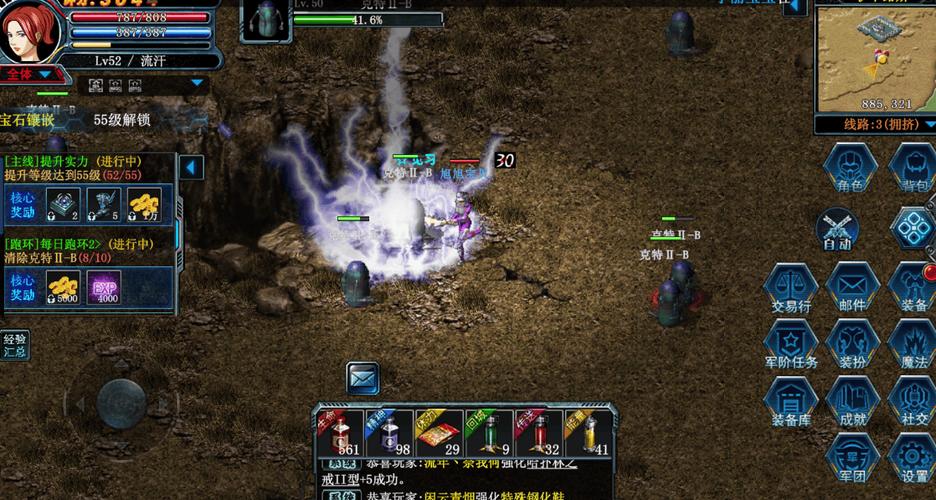
Task: Open the 经验汇总 experience summary
Action: point(15,345)
